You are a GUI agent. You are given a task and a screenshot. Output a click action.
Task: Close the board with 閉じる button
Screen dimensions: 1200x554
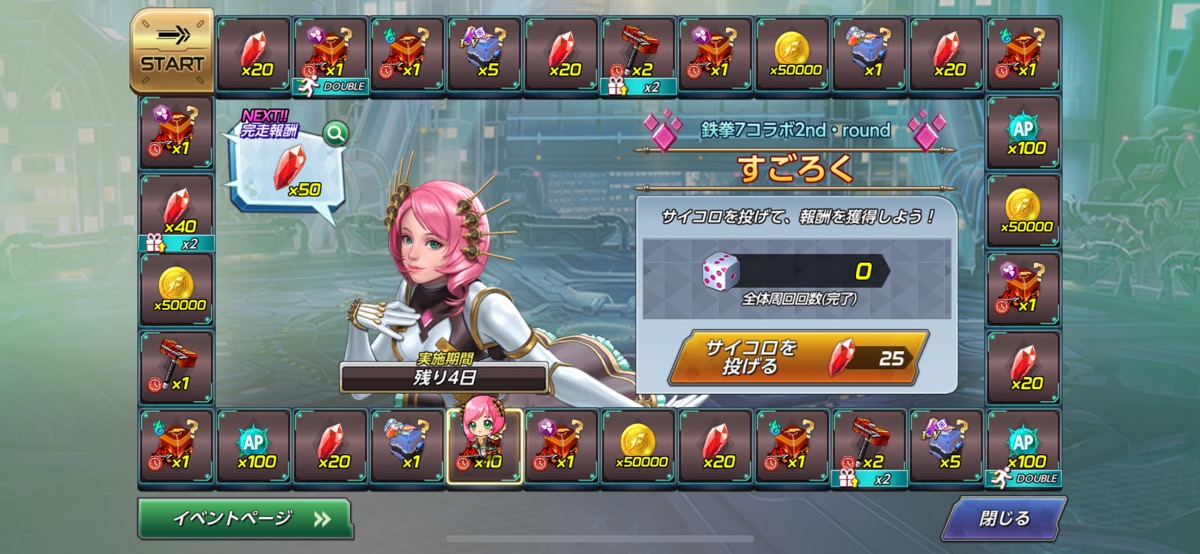click(x=1003, y=518)
